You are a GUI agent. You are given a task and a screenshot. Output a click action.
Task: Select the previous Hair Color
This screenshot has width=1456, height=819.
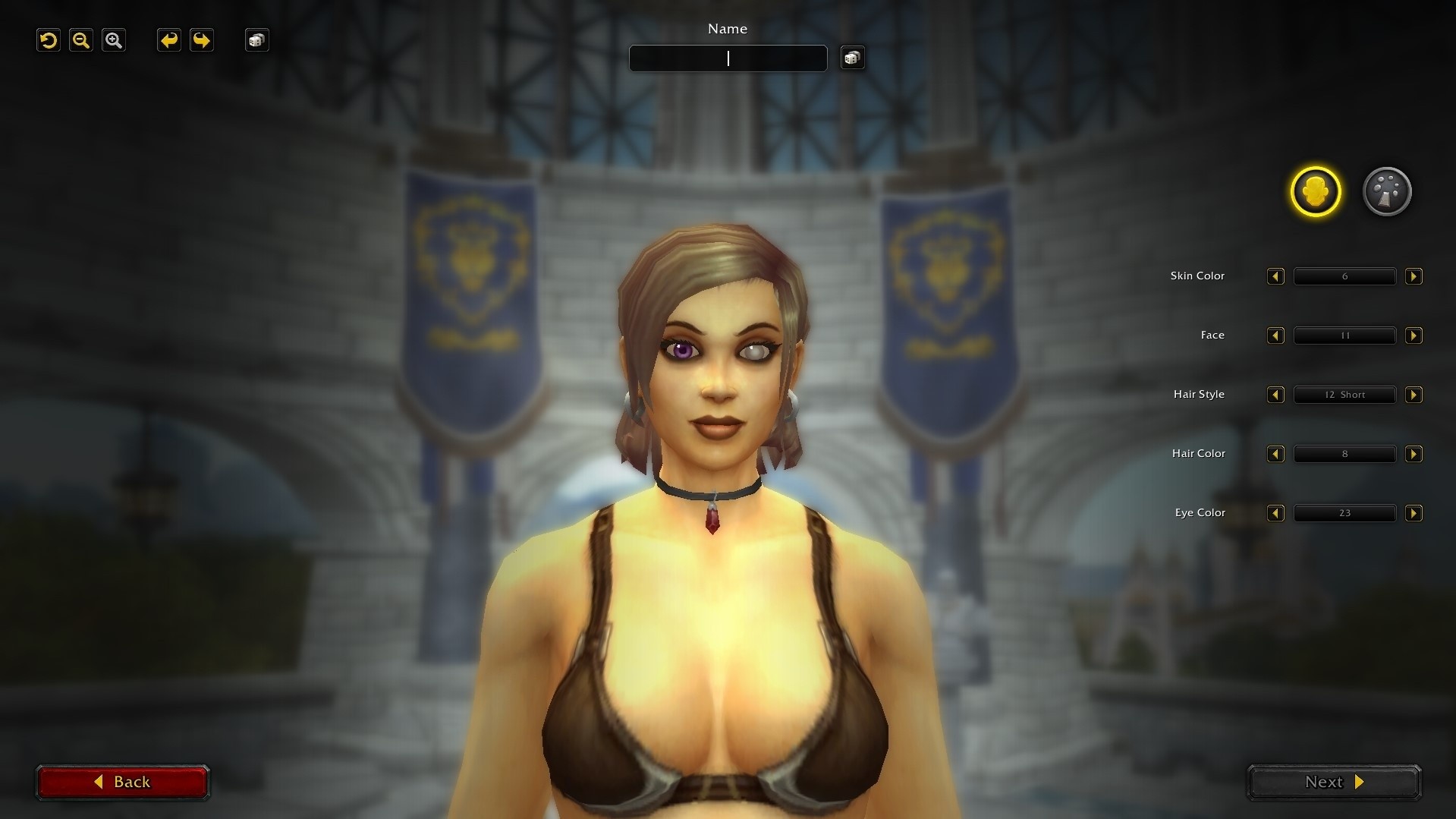[1275, 454]
